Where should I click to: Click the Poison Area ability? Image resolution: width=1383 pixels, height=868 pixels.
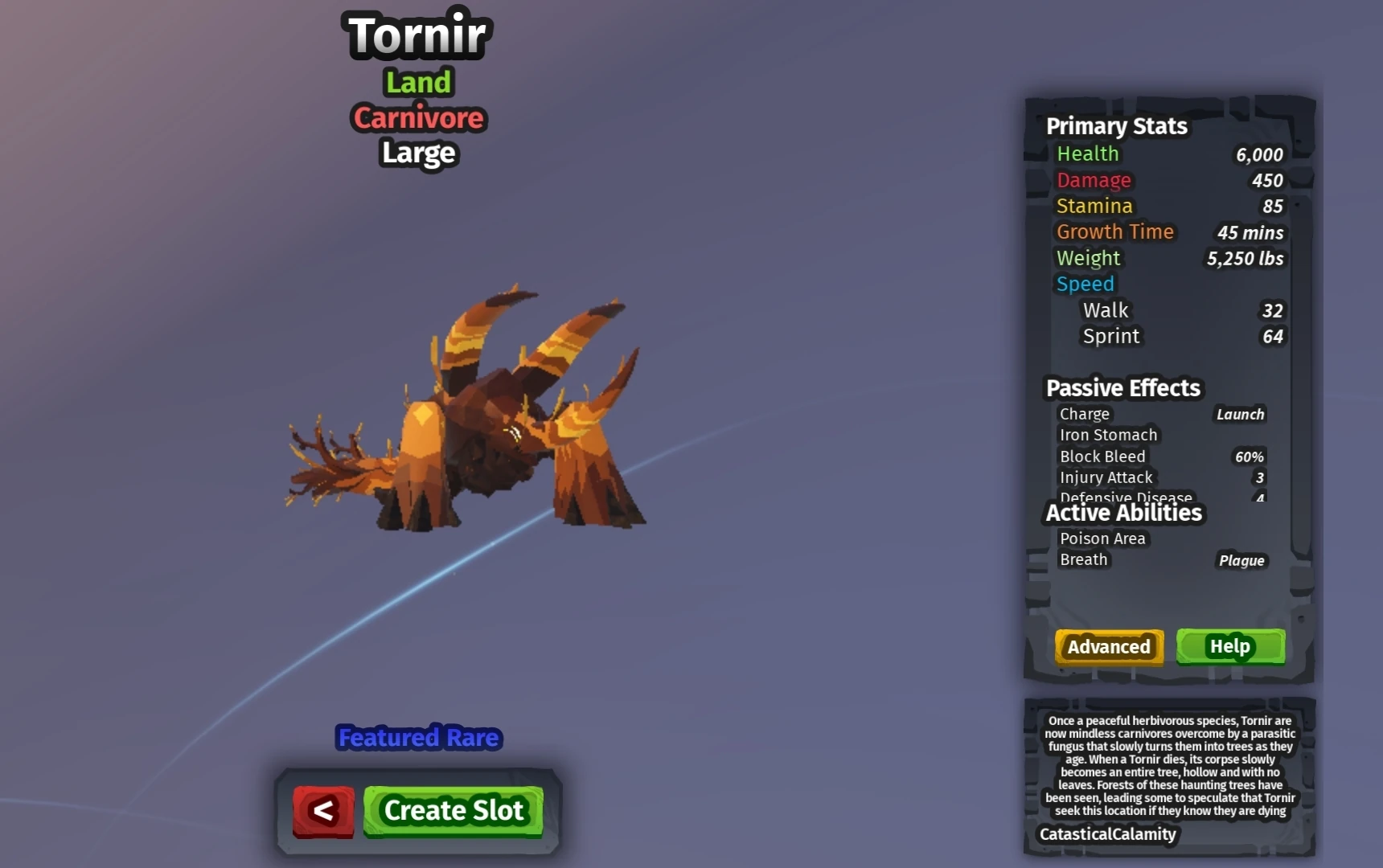[1102, 538]
